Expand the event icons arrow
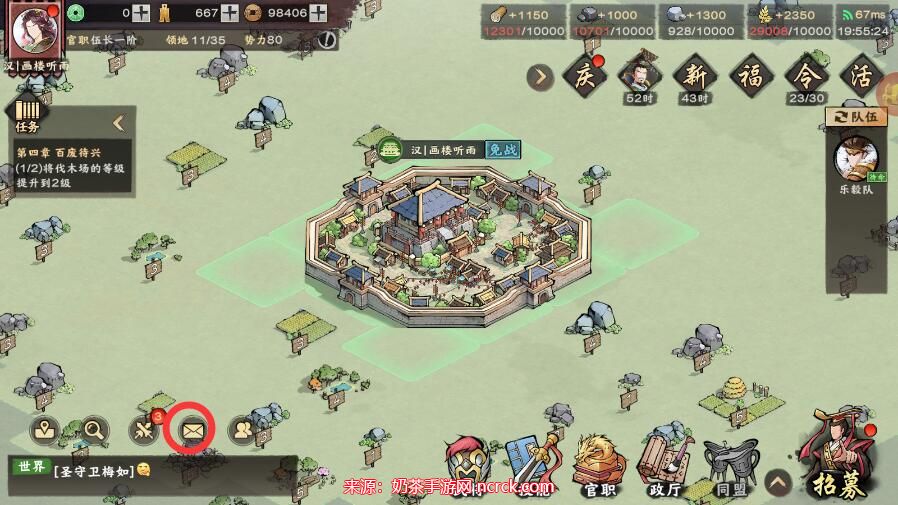The image size is (898, 505). pyautogui.click(x=541, y=76)
